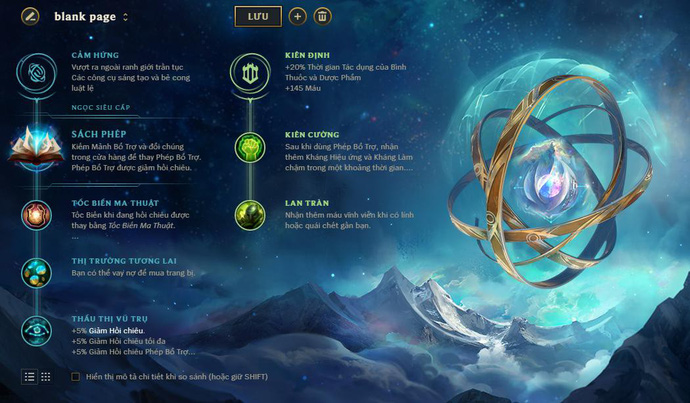Select the Thị Trường Tương Lai rune
The height and width of the screenshot is (403, 690).
click(36, 272)
